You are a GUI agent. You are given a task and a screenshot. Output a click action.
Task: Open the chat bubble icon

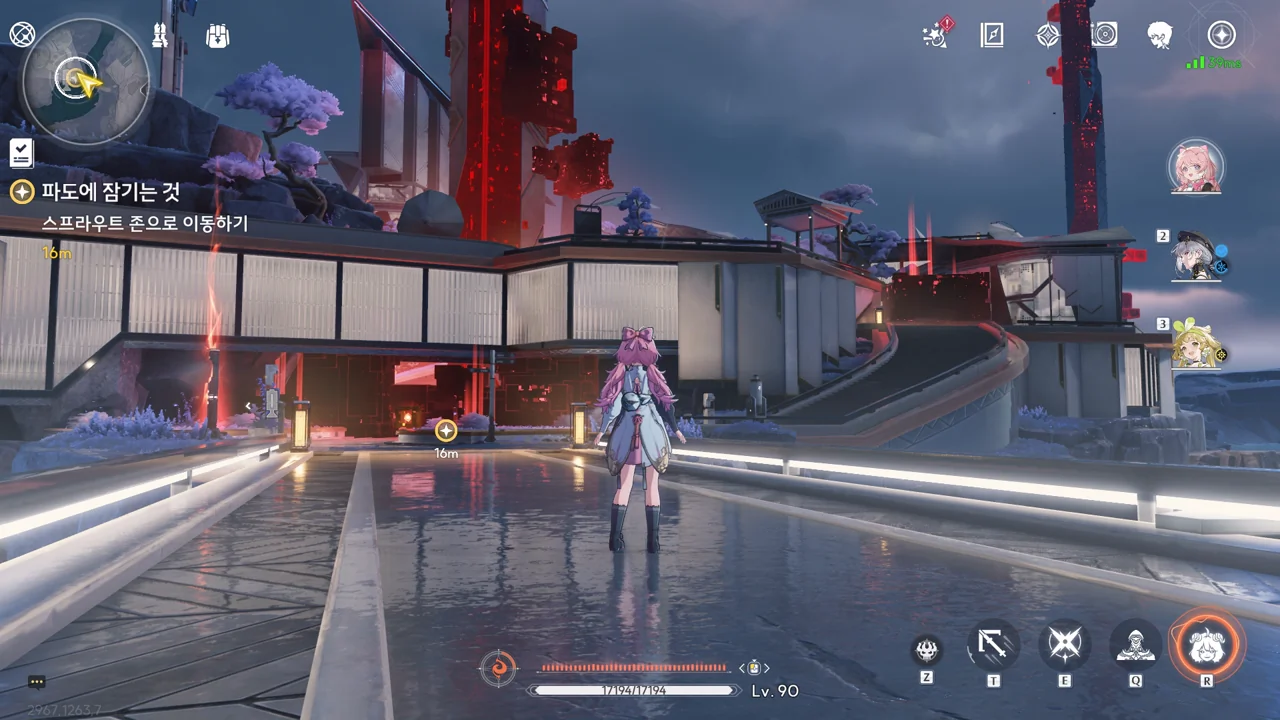point(37,682)
